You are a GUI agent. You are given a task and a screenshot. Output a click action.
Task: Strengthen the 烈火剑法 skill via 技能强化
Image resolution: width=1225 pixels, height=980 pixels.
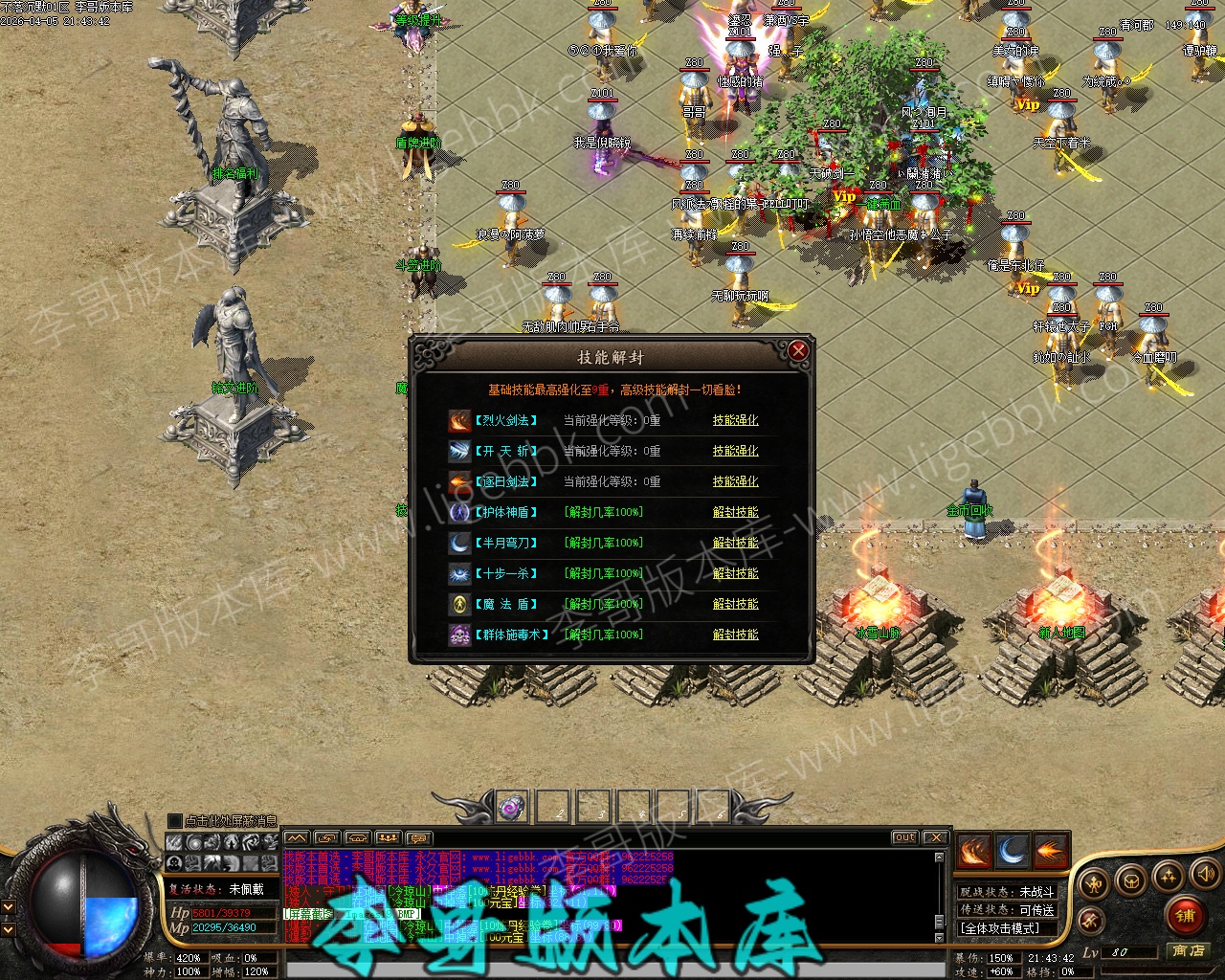click(x=735, y=420)
